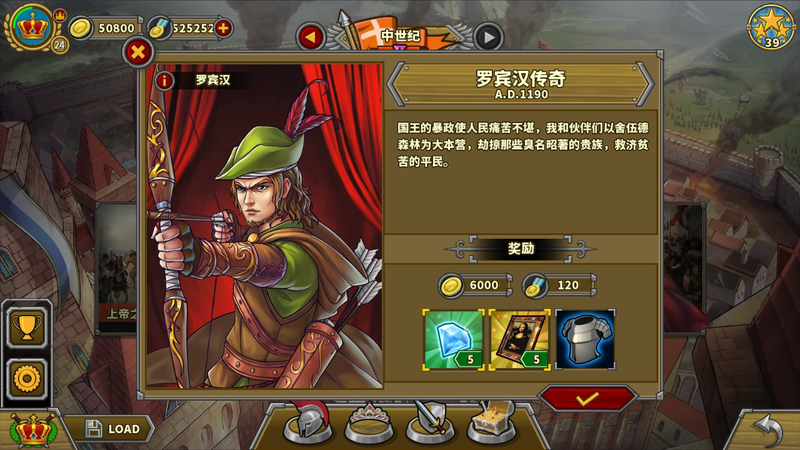This screenshot has height=450, width=800.
Task: Open the gear settings button
Action: 25,376
